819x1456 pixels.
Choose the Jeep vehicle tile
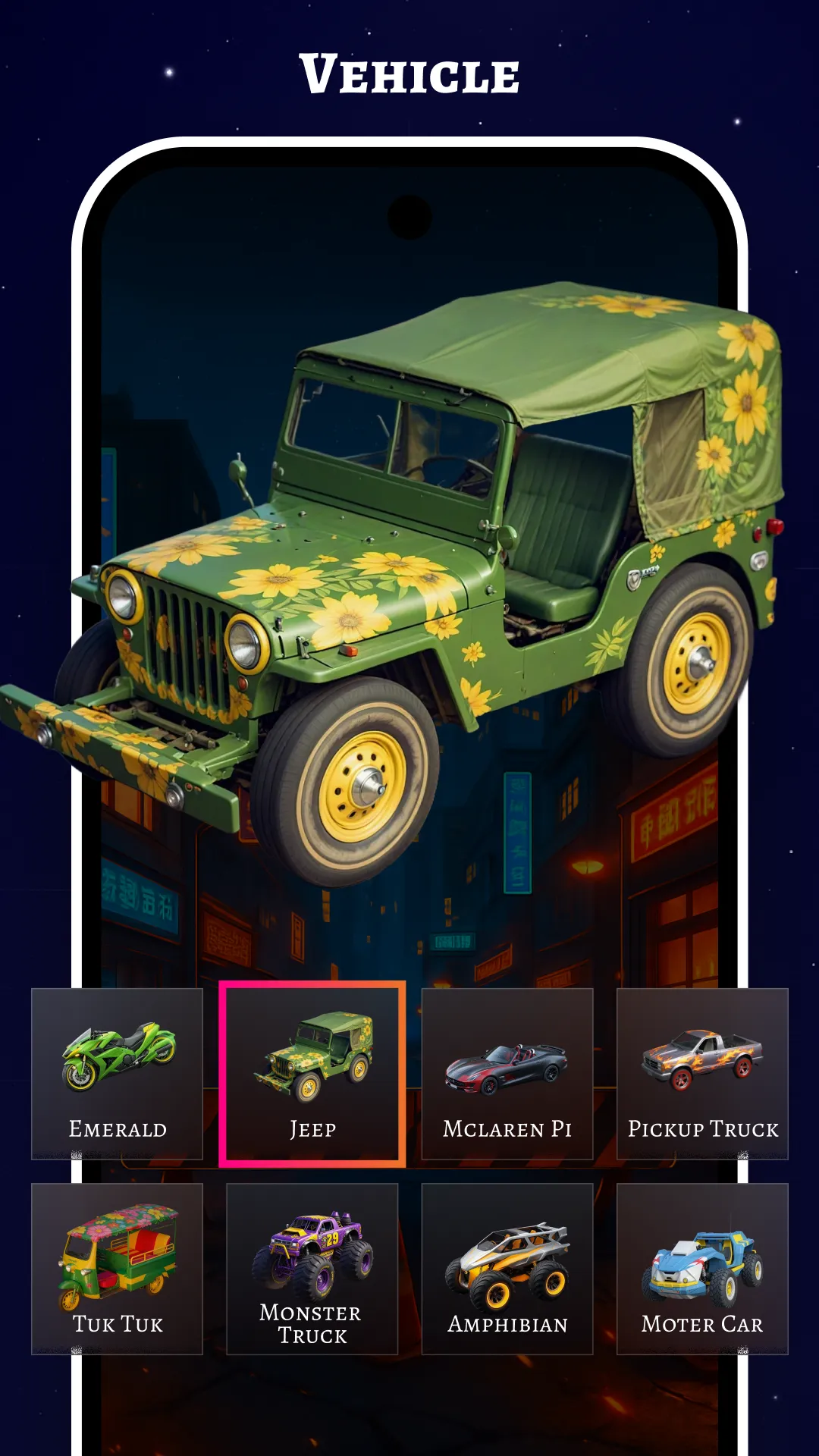(312, 1073)
